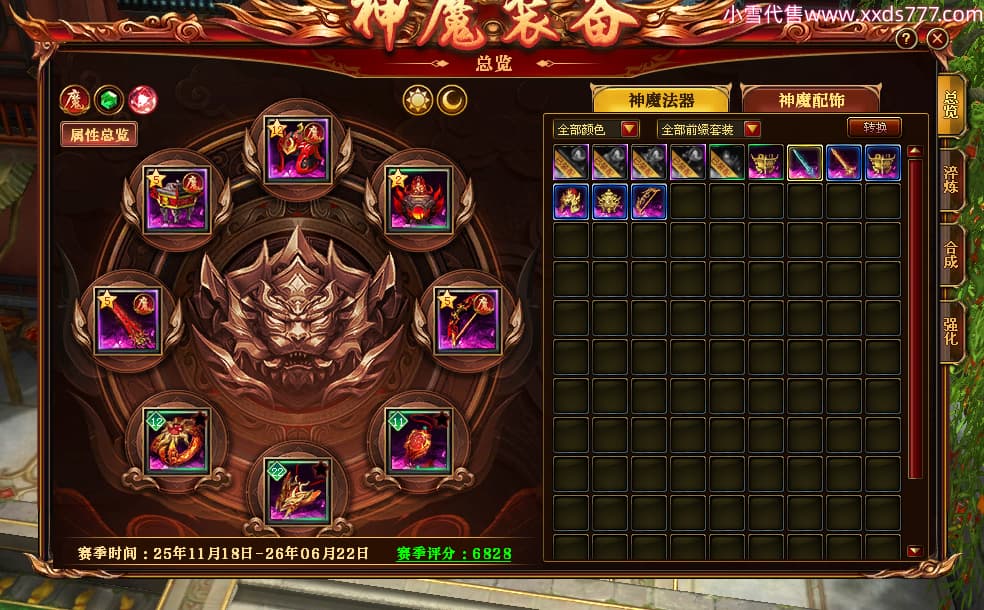Select the sun mode icon
Image resolution: width=984 pixels, height=610 pixels.
tap(417, 100)
